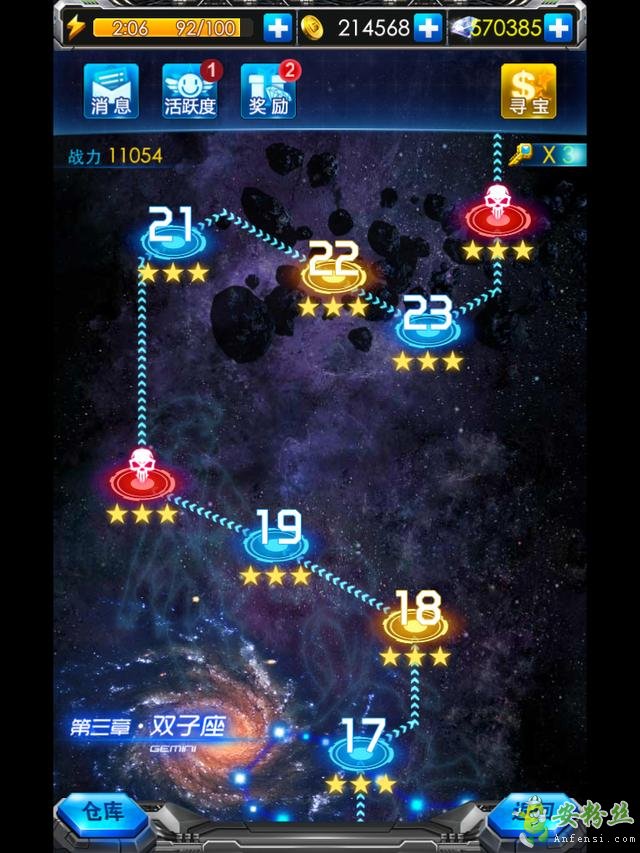Add energy with the plus button
Screen dimensions: 640x853
pyautogui.click(x=278, y=28)
